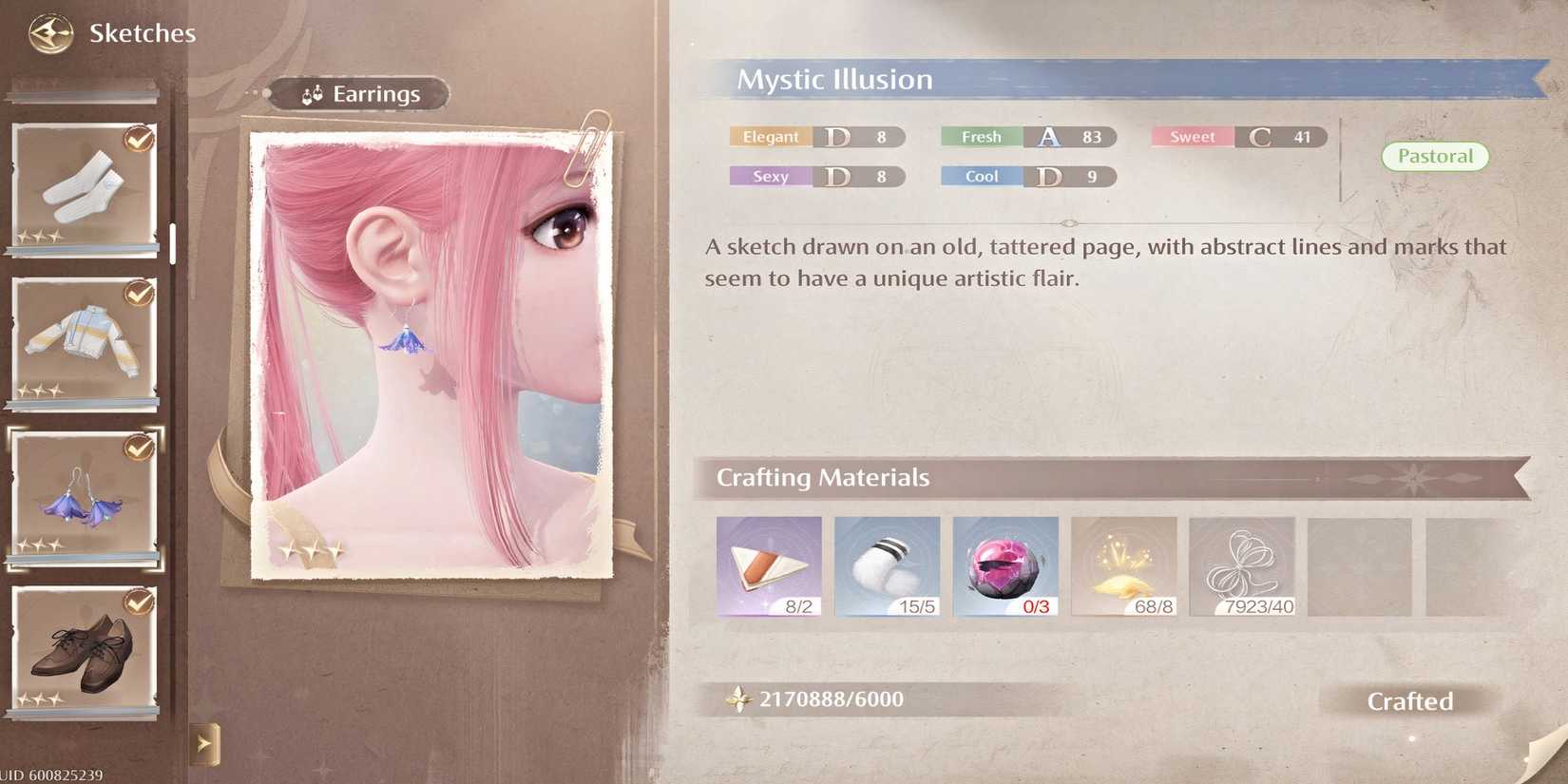Click the sparkle divider icon in Crafting Materials banner
The image size is (1568, 784).
pos(1413,478)
